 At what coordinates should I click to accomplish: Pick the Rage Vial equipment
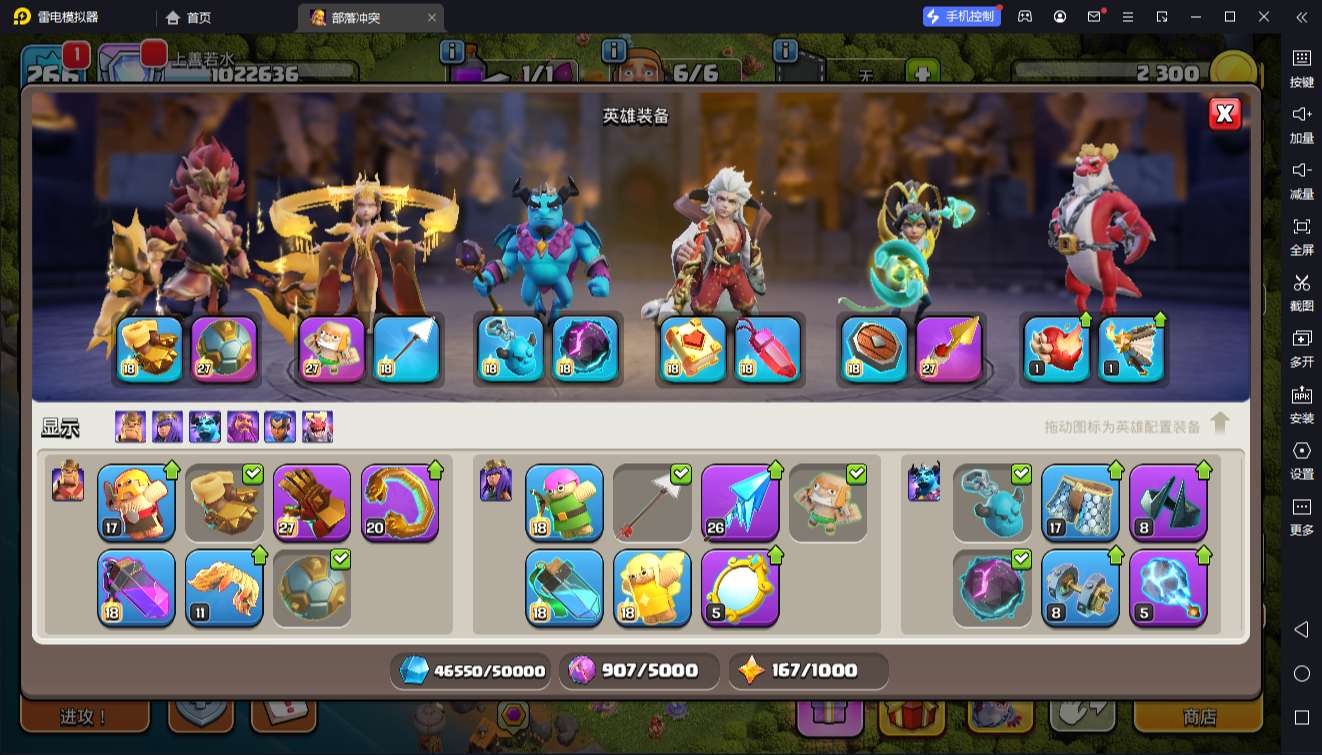tap(136, 588)
